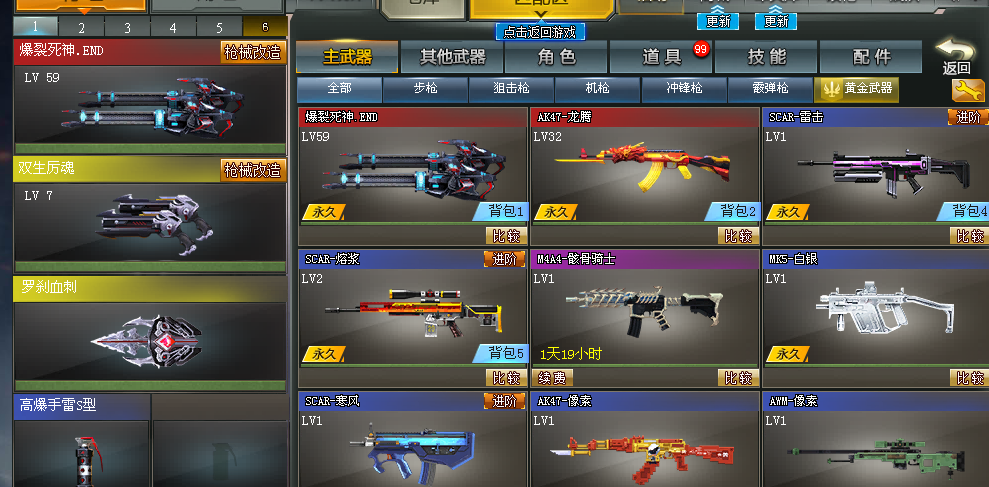Filter weapons by 冲锋枪
Screen dimensions: 989x487
coord(684,90)
